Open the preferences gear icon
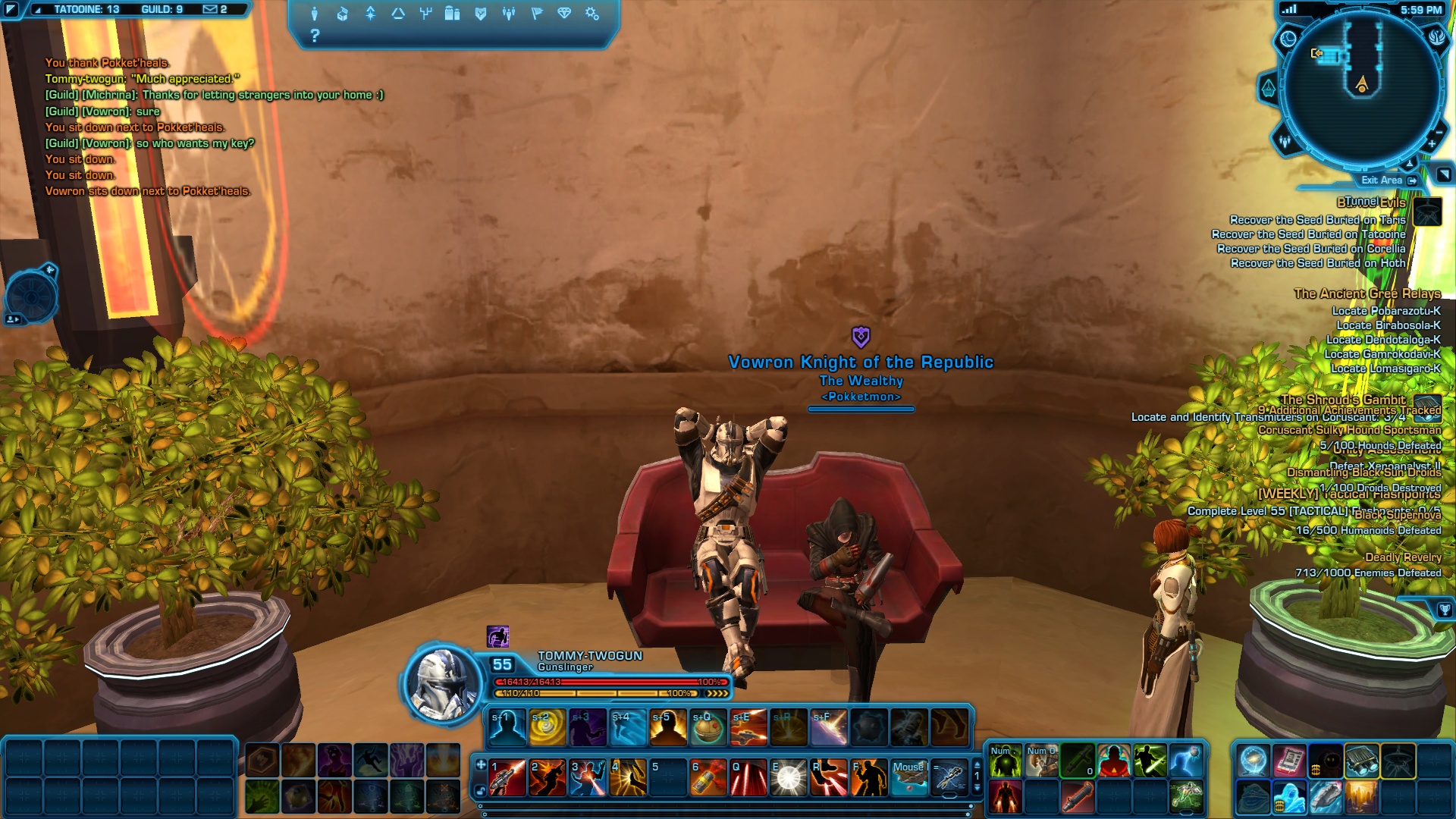 click(592, 14)
